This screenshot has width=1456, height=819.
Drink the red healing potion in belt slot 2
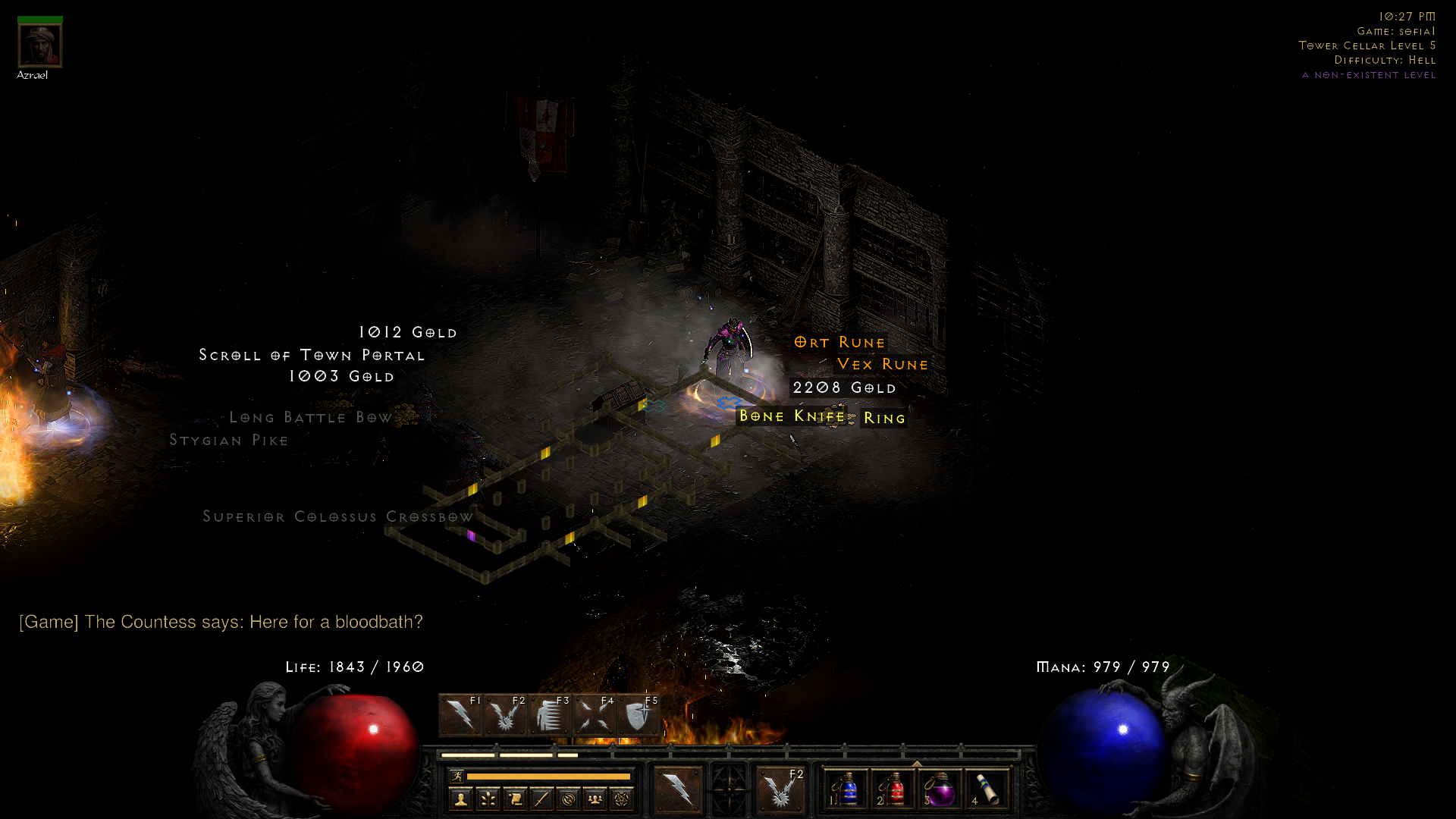point(894,789)
